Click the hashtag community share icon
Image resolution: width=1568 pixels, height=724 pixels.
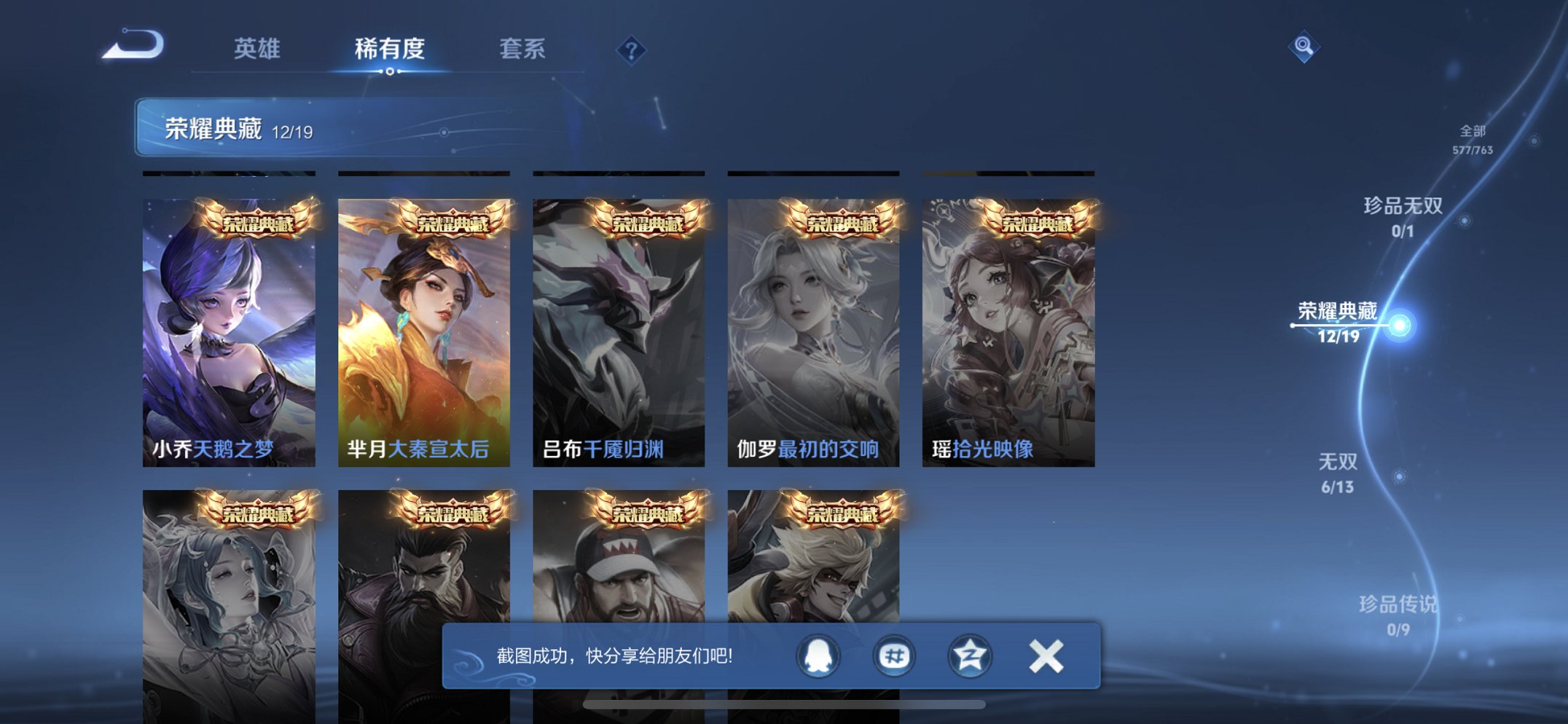point(894,656)
